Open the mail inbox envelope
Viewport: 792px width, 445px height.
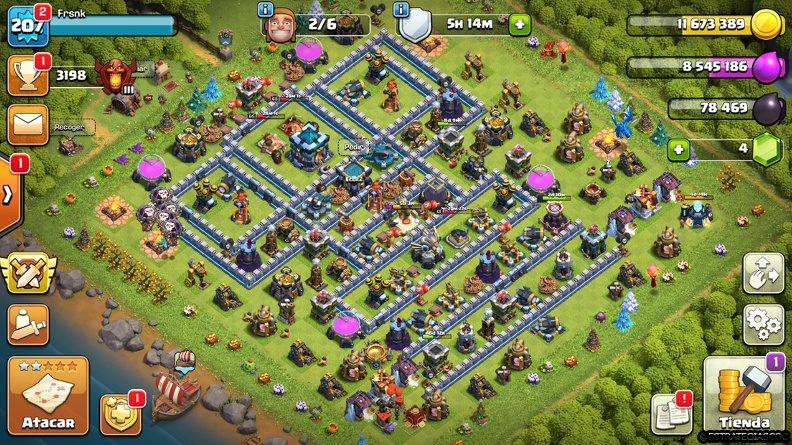click(26, 124)
